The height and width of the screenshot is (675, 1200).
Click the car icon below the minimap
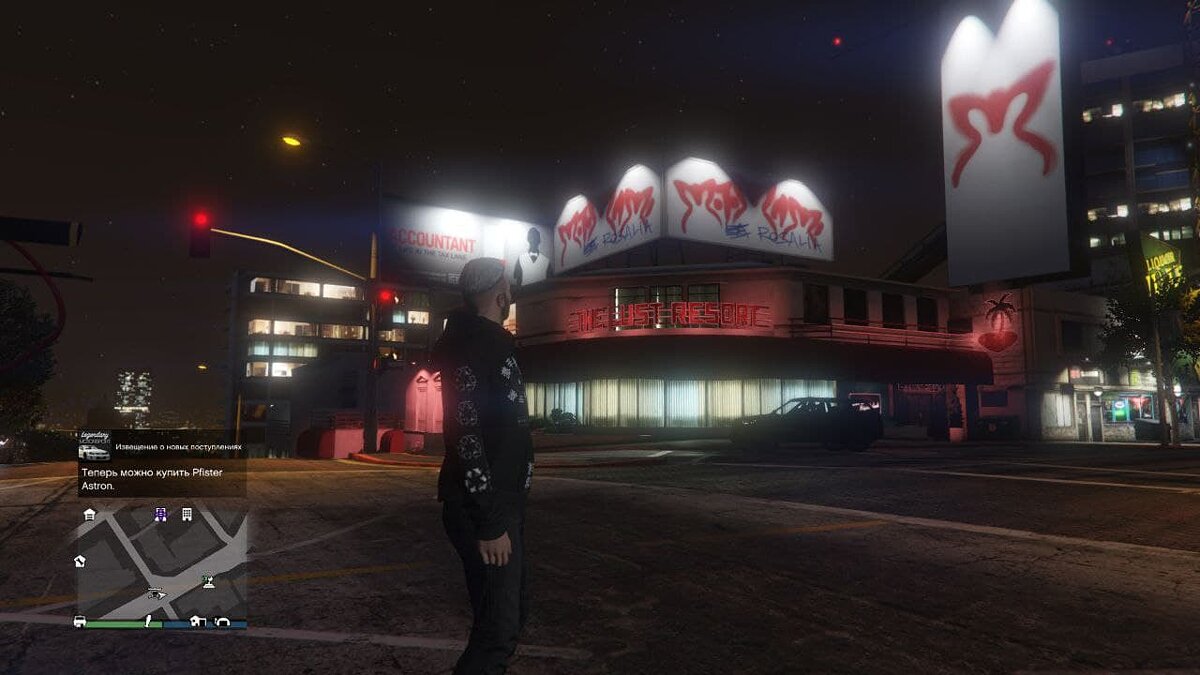coord(80,621)
